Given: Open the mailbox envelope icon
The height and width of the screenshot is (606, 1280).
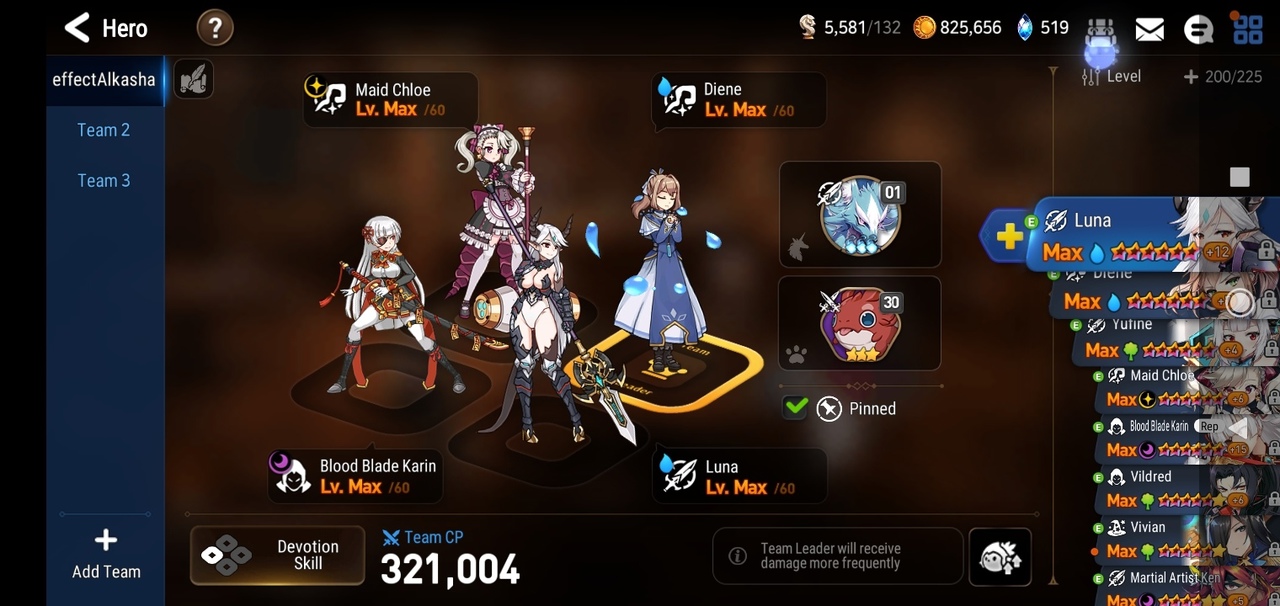Looking at the screenshot, I should coord(1149,29).
